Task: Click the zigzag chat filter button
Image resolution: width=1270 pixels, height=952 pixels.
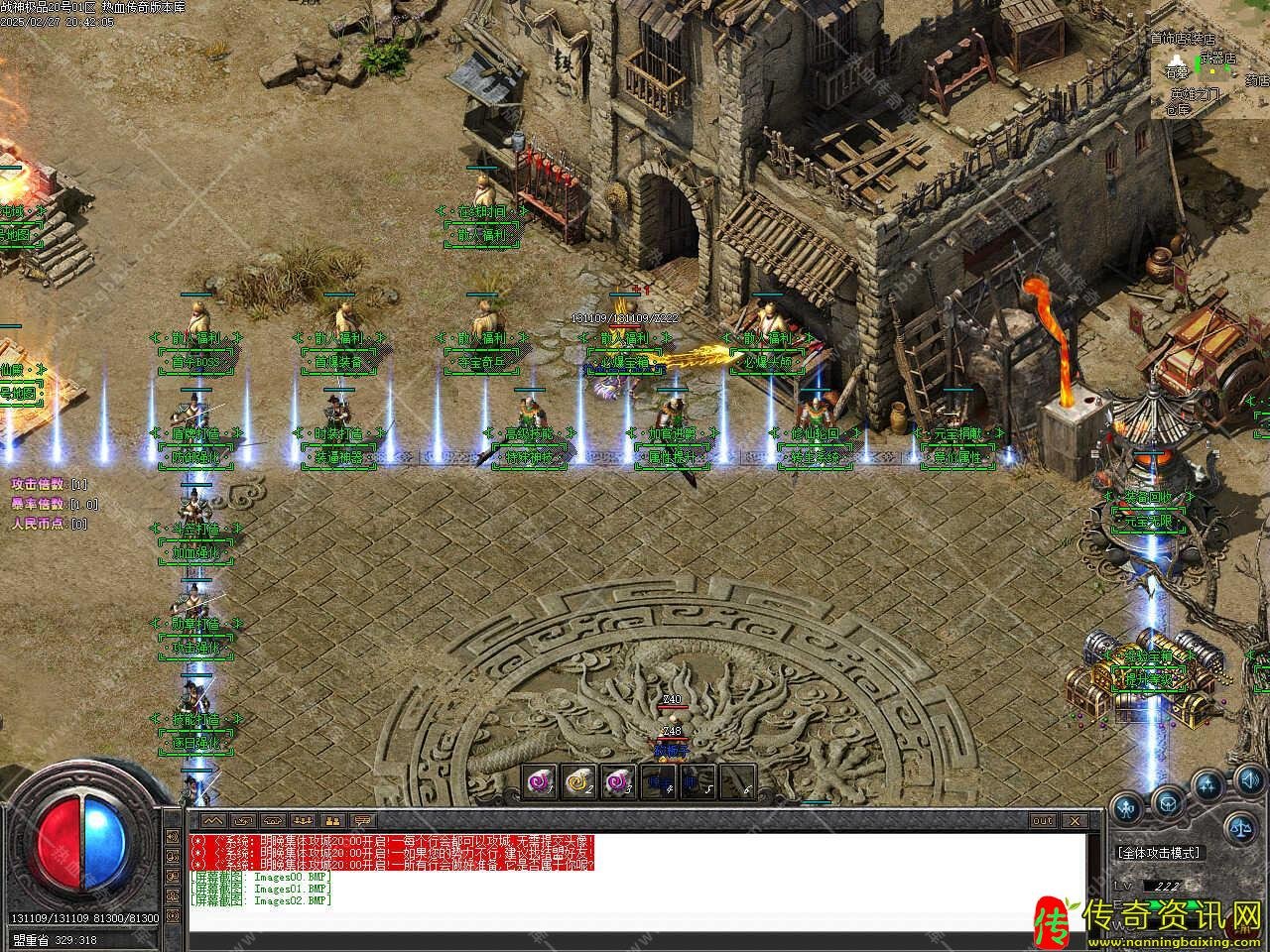Action: (x=213, y=821)
